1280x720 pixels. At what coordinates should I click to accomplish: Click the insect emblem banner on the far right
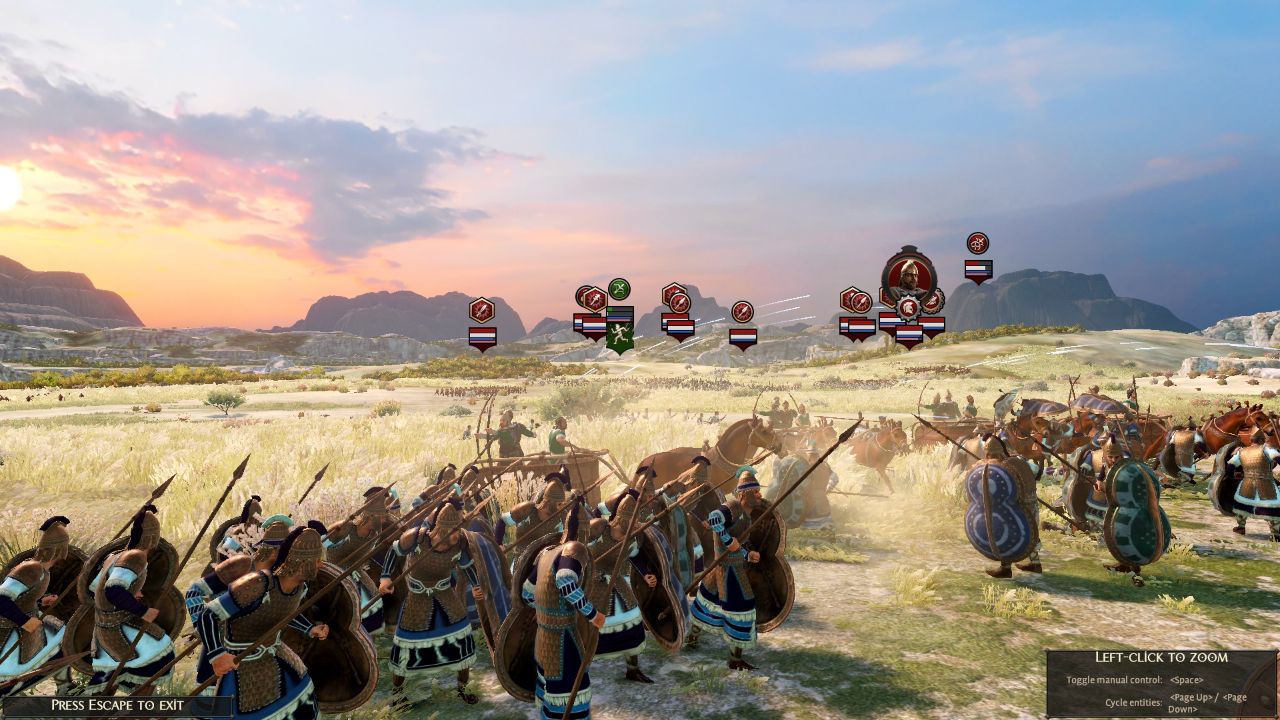976,244
